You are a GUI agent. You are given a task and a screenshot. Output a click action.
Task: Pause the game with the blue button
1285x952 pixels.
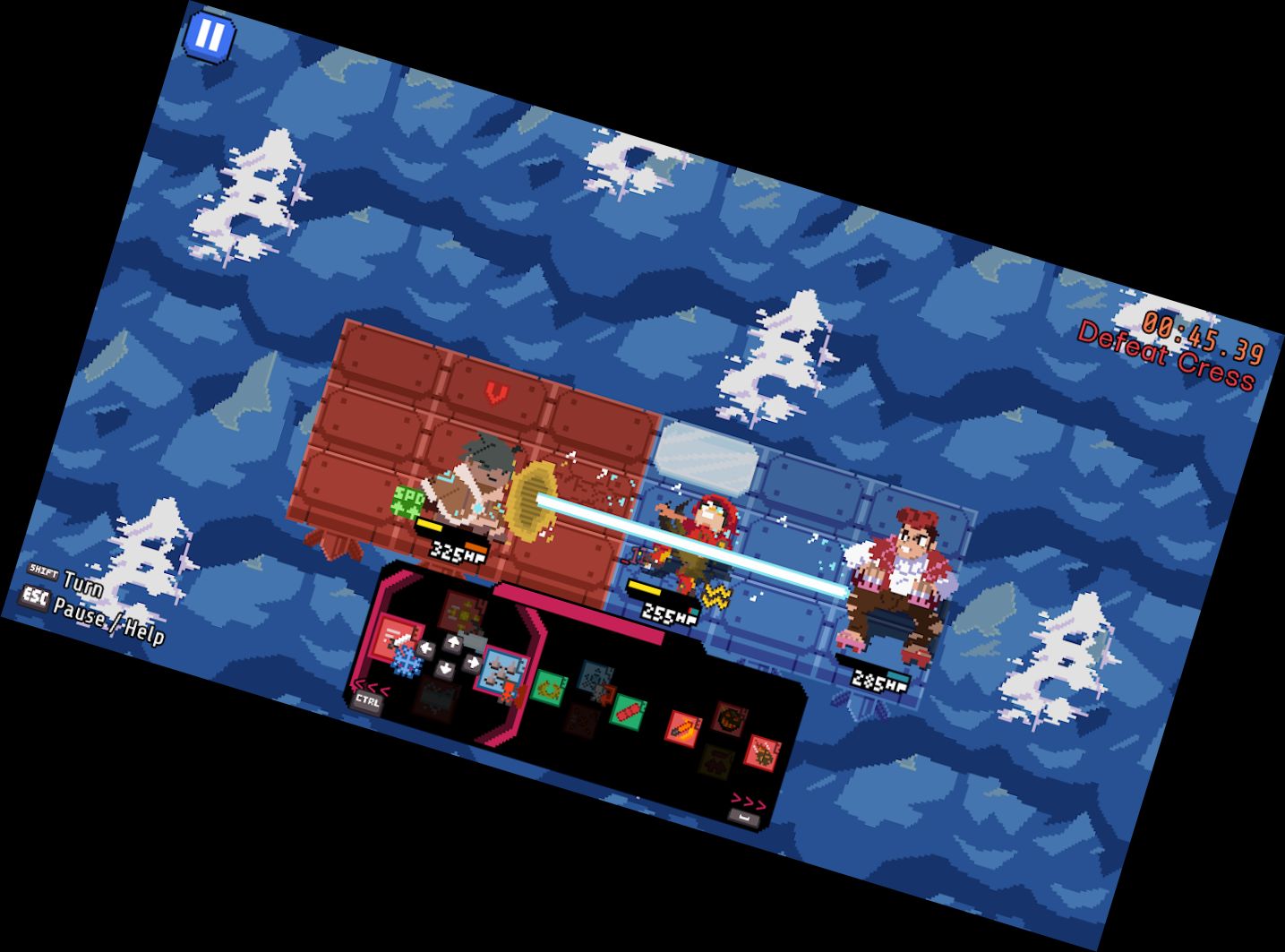(x=210, y=37)
